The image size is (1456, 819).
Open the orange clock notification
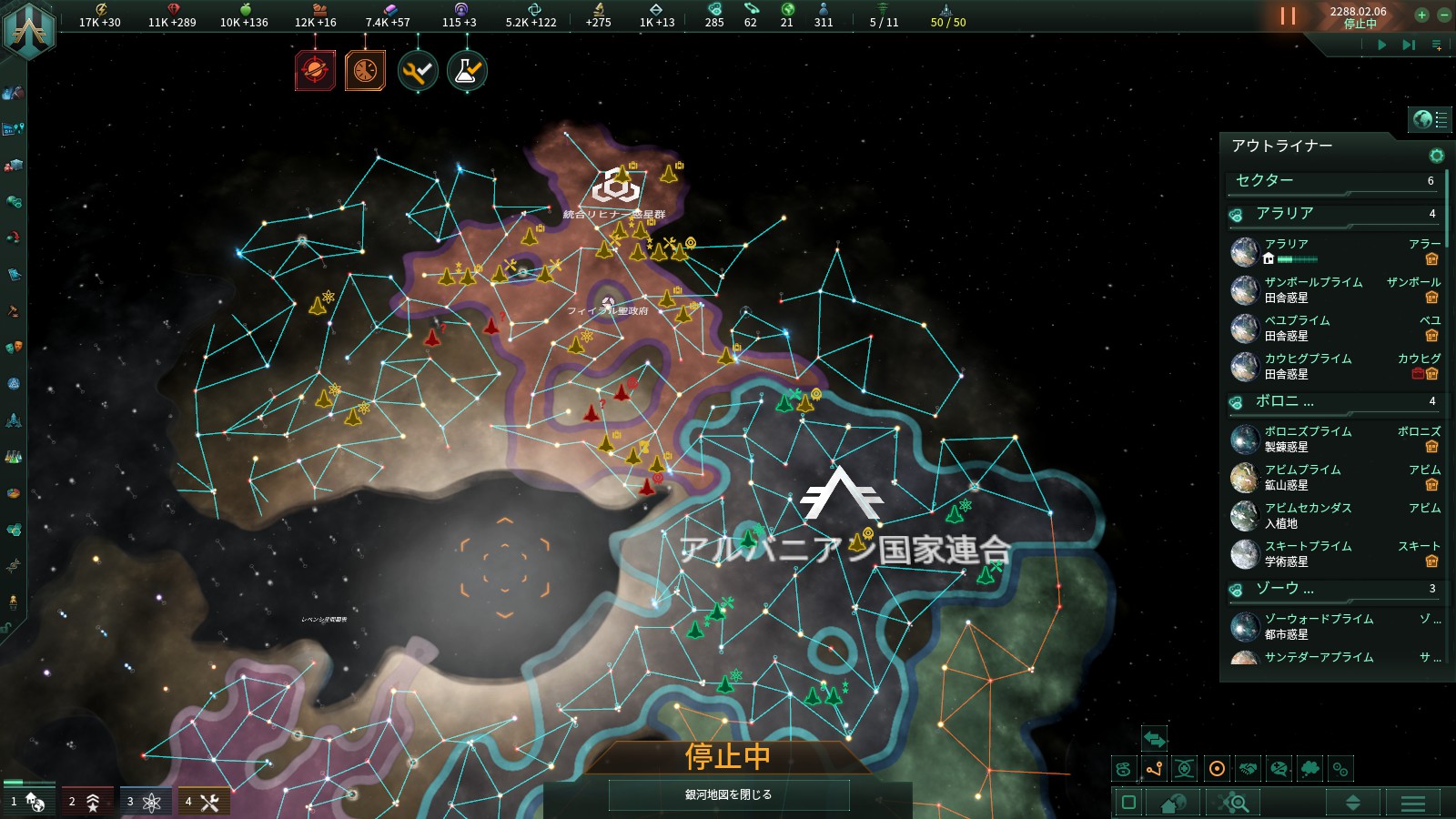365,70
